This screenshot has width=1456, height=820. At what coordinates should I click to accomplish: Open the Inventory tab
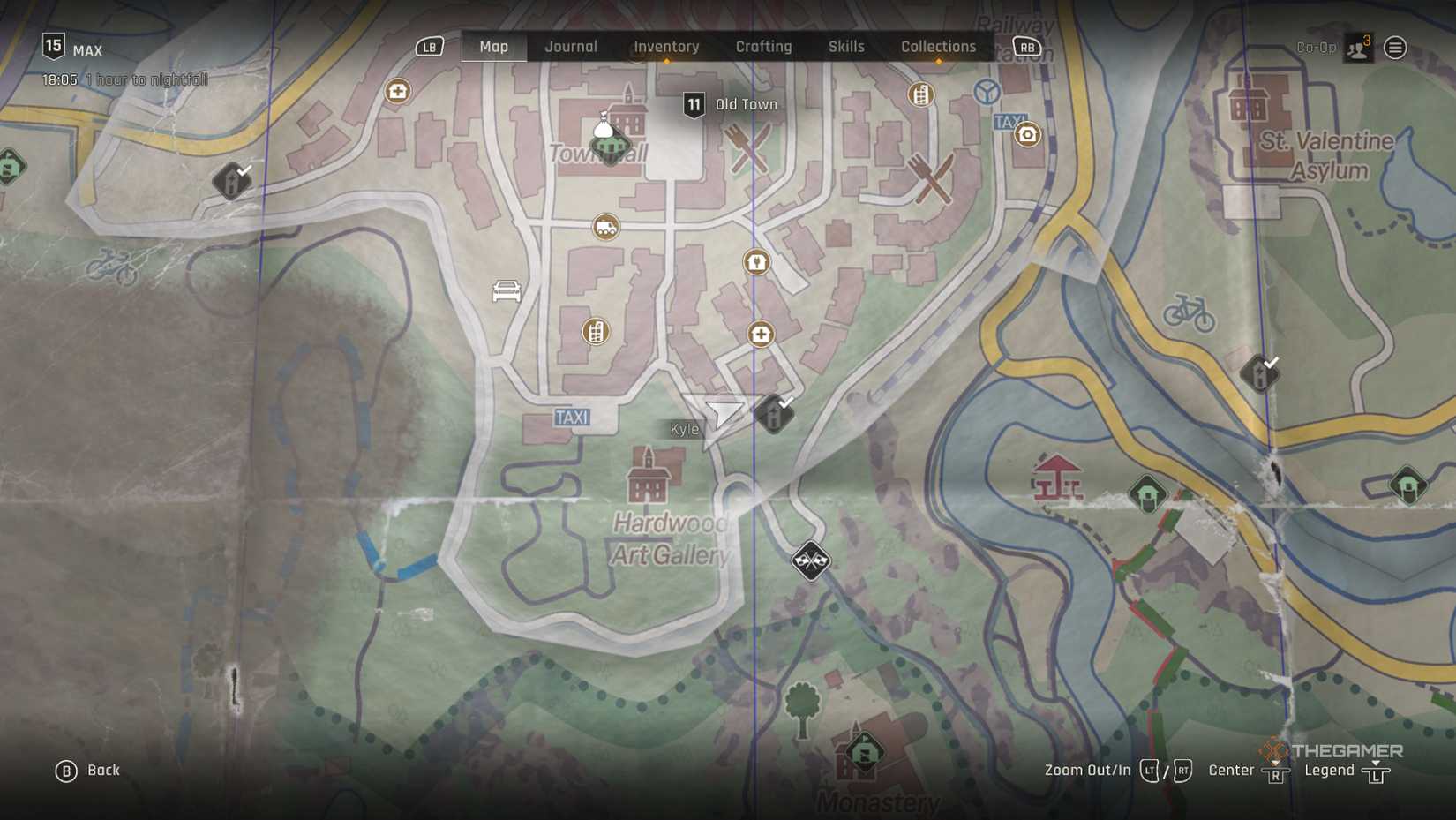pos(666,47)
